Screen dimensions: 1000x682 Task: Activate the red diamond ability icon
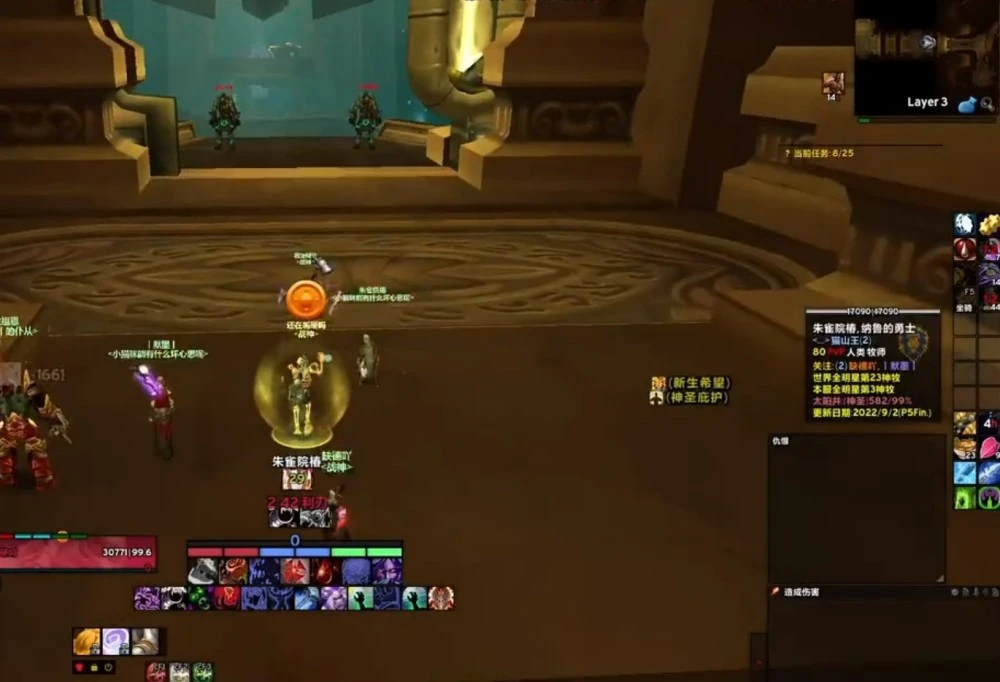[295, 571]
